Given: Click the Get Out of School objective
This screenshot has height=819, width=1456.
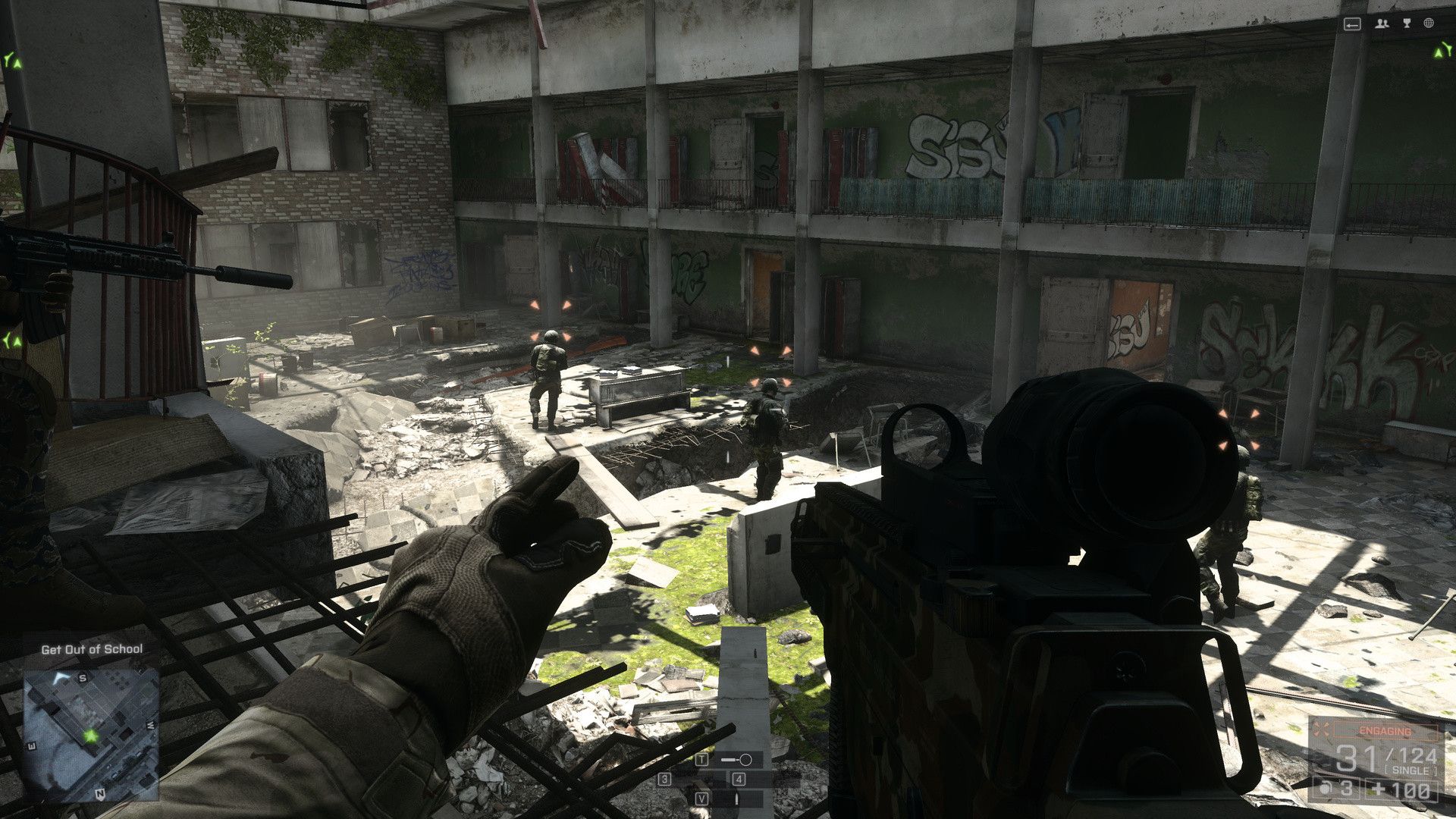Looking at the screenshot, I should 92,649.
